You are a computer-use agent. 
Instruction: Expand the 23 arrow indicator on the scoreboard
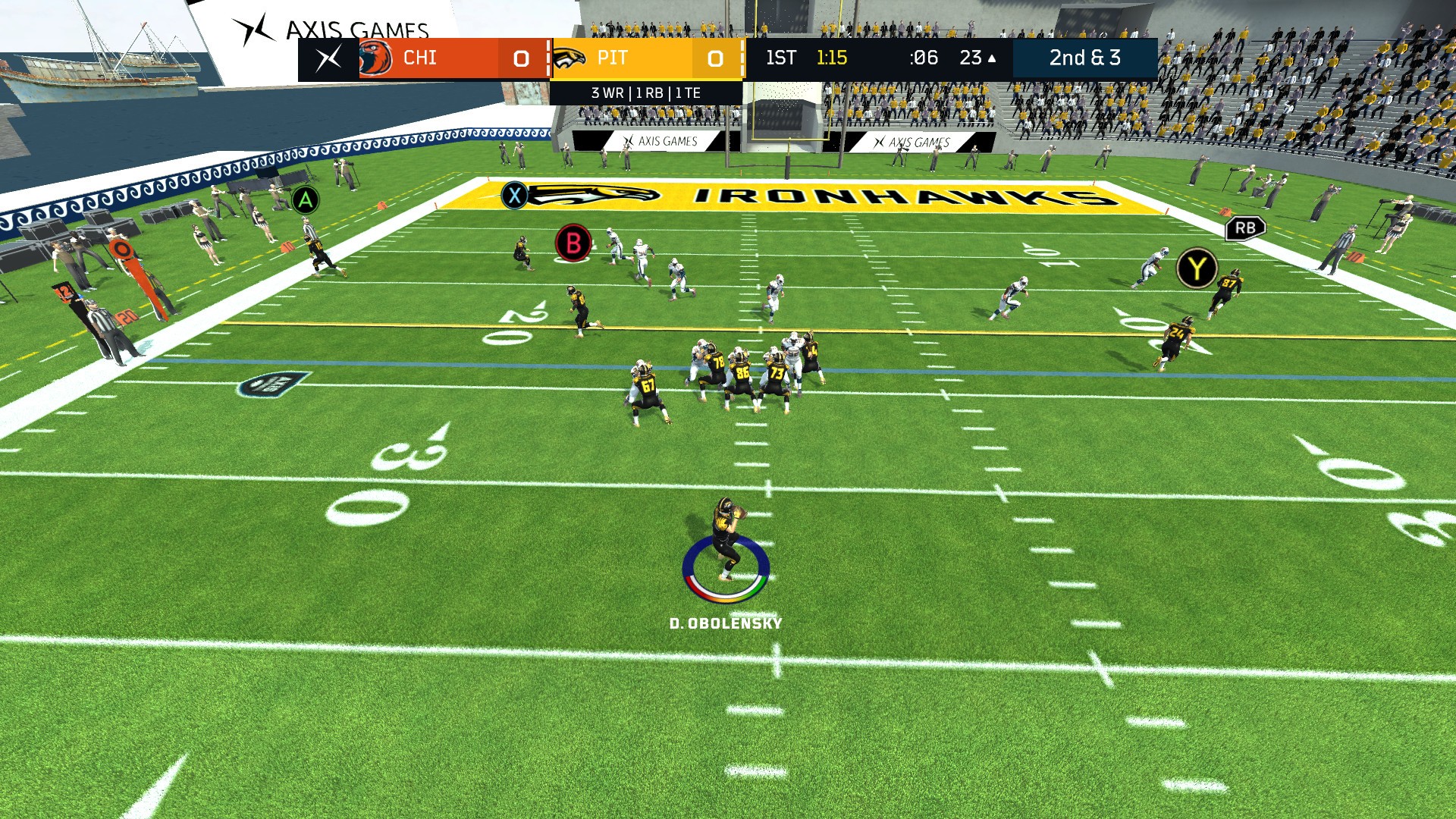pos(977,58)
